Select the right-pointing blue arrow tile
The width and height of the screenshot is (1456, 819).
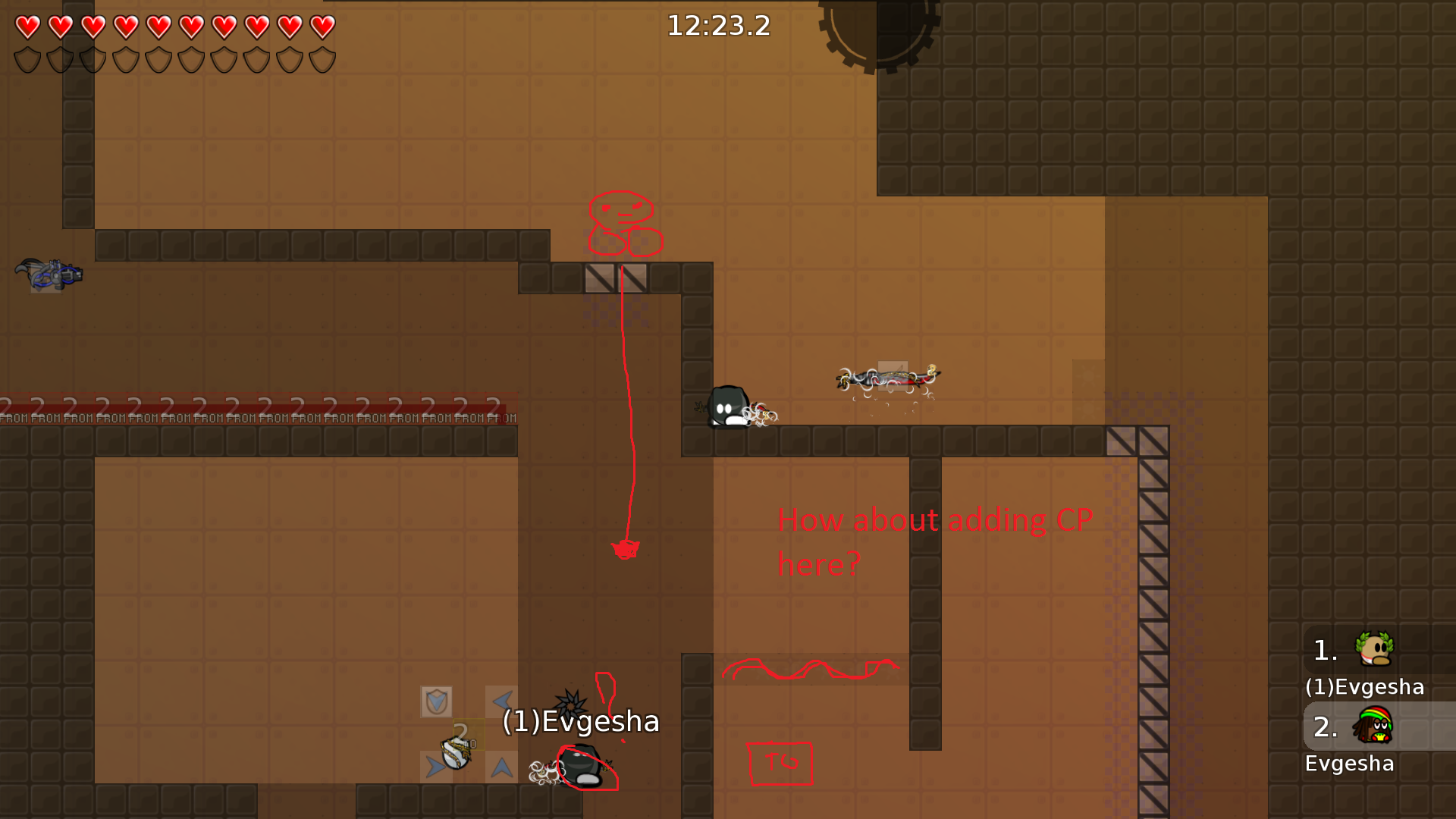(x=435, y=766)
